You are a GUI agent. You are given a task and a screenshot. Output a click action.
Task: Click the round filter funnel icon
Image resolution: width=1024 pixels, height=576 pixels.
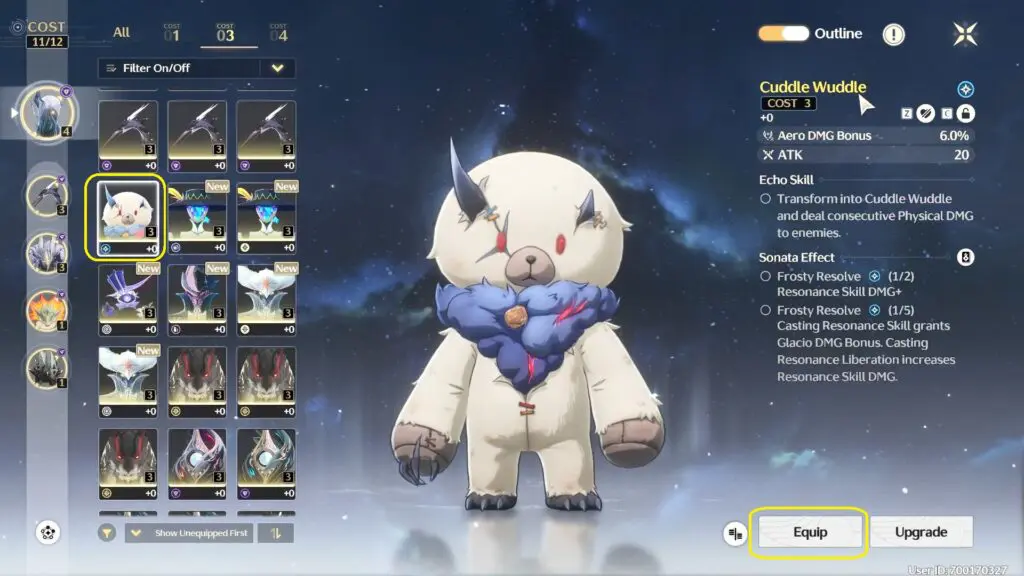106,533
